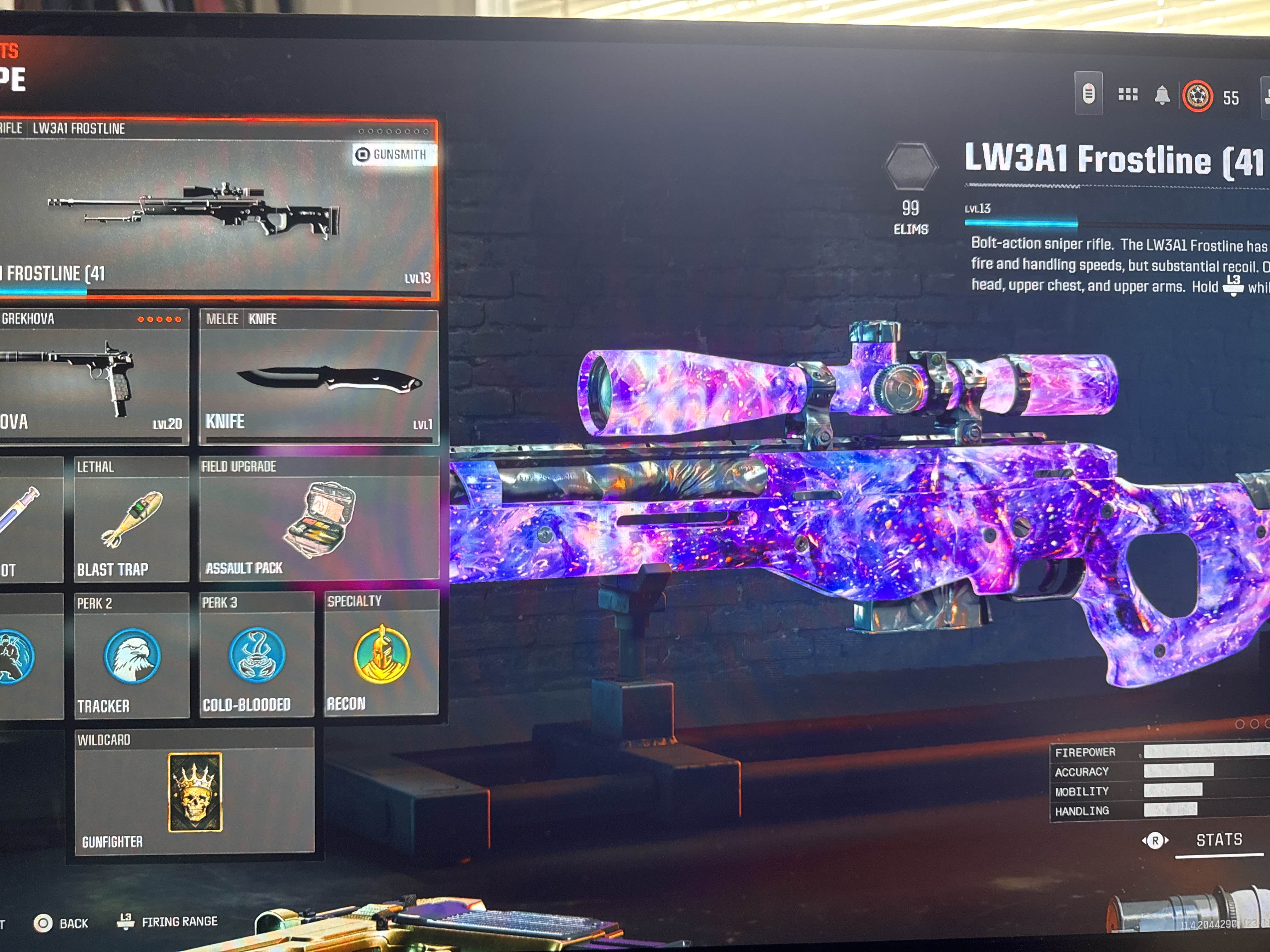Click the player rank emblem icon
Image resolution: width=1270 pixels, height=952 pixels.
pos(1197,96)
